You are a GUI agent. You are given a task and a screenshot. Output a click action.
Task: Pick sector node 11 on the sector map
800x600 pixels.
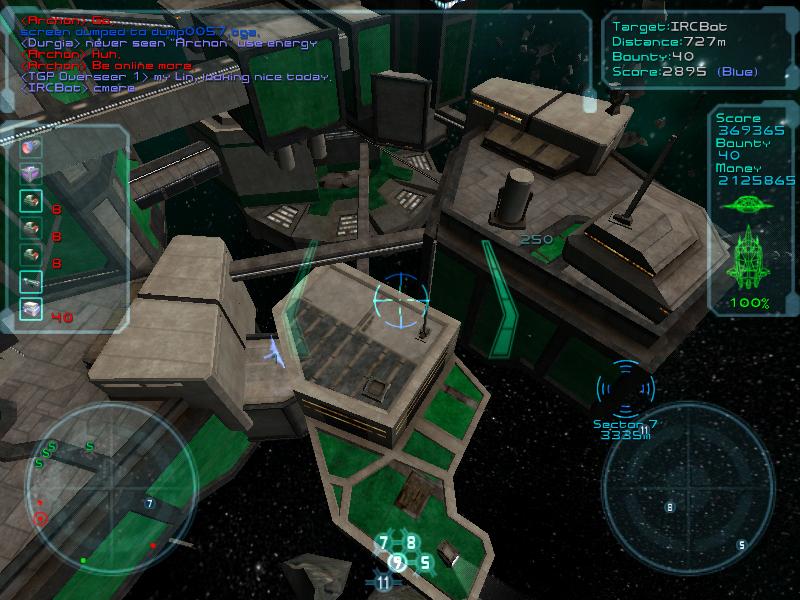(x=383, y=582)
